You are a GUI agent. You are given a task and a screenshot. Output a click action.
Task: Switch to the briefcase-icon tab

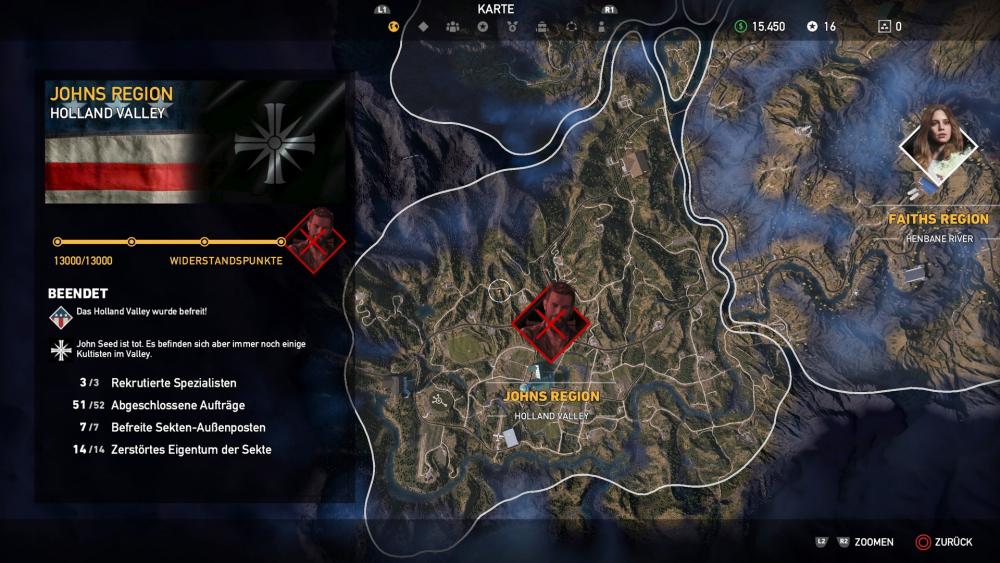[x=541, y=27]
